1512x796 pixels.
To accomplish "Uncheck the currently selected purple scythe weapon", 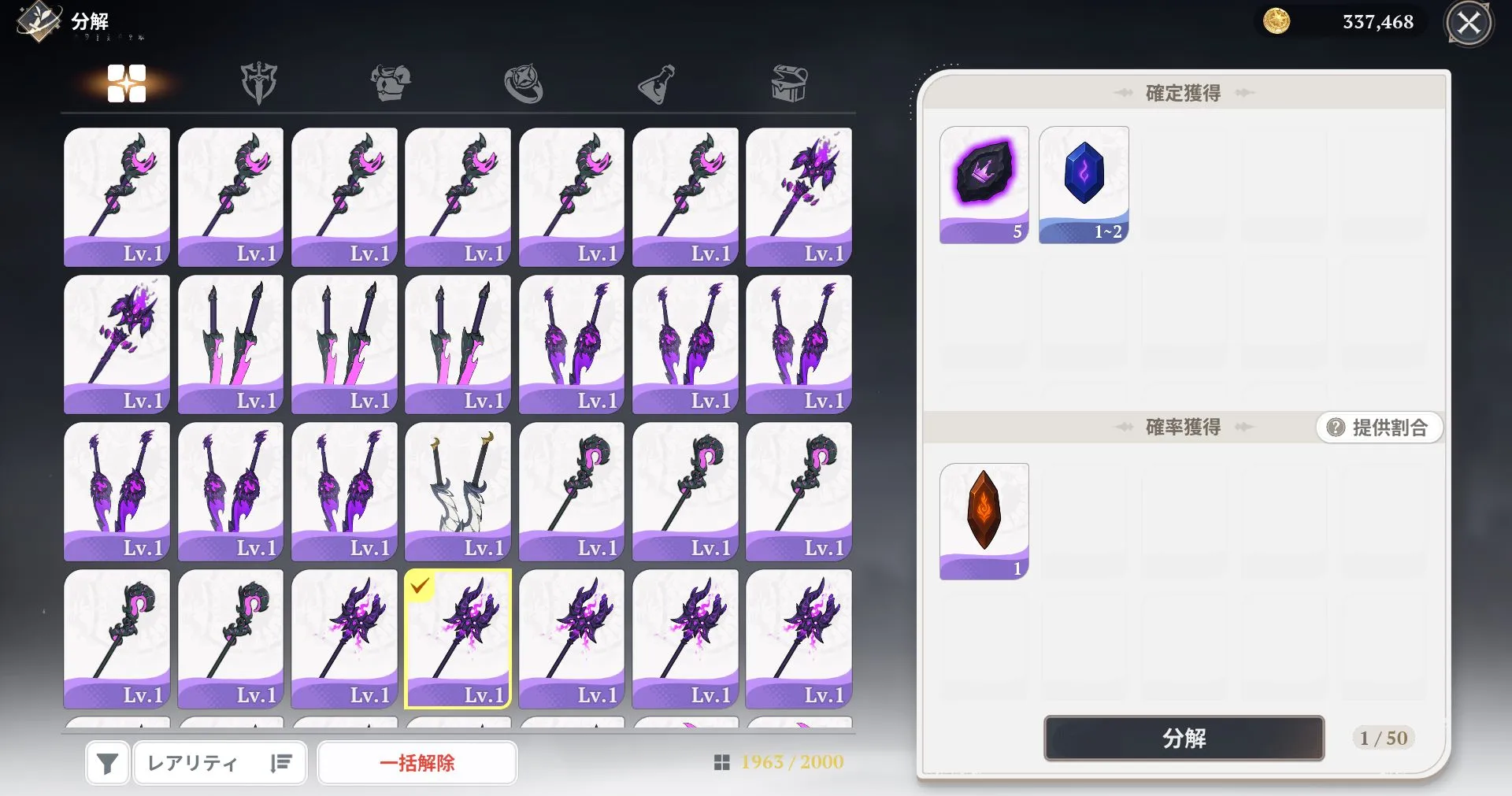I will tap(457, 638).
